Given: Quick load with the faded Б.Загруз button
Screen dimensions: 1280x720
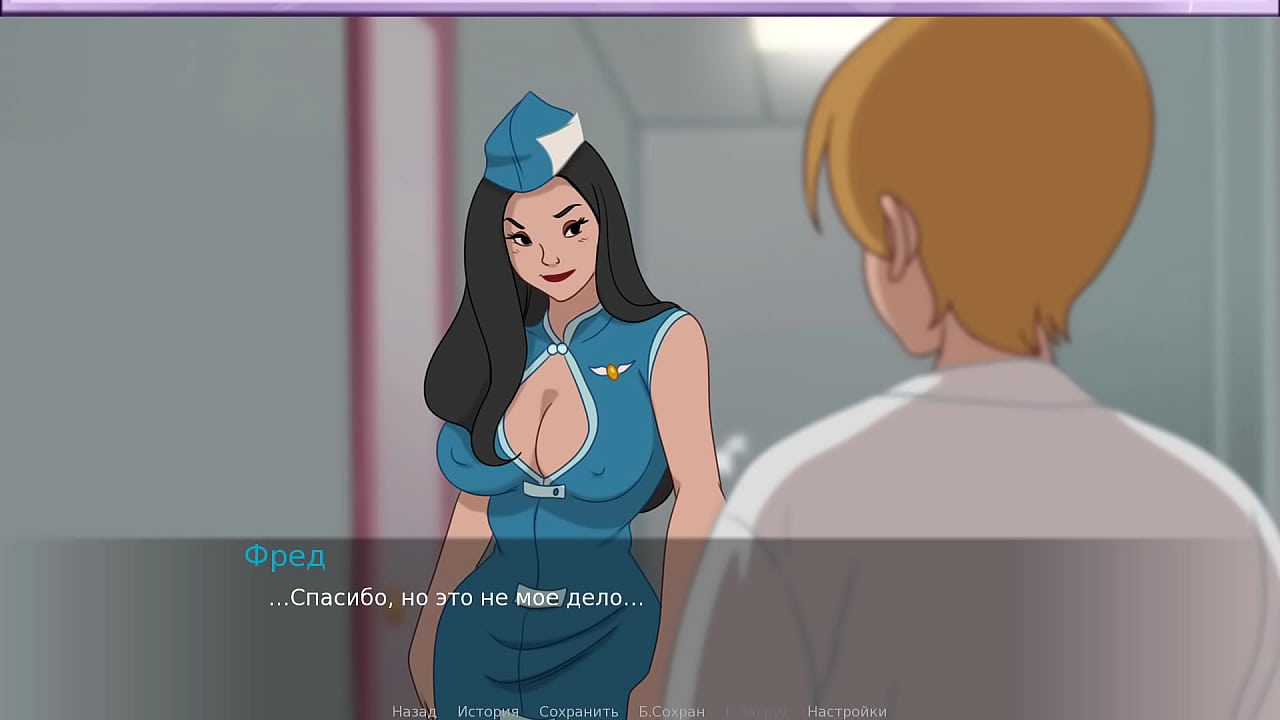Looking at the screenshot, I should pos(757,711).
